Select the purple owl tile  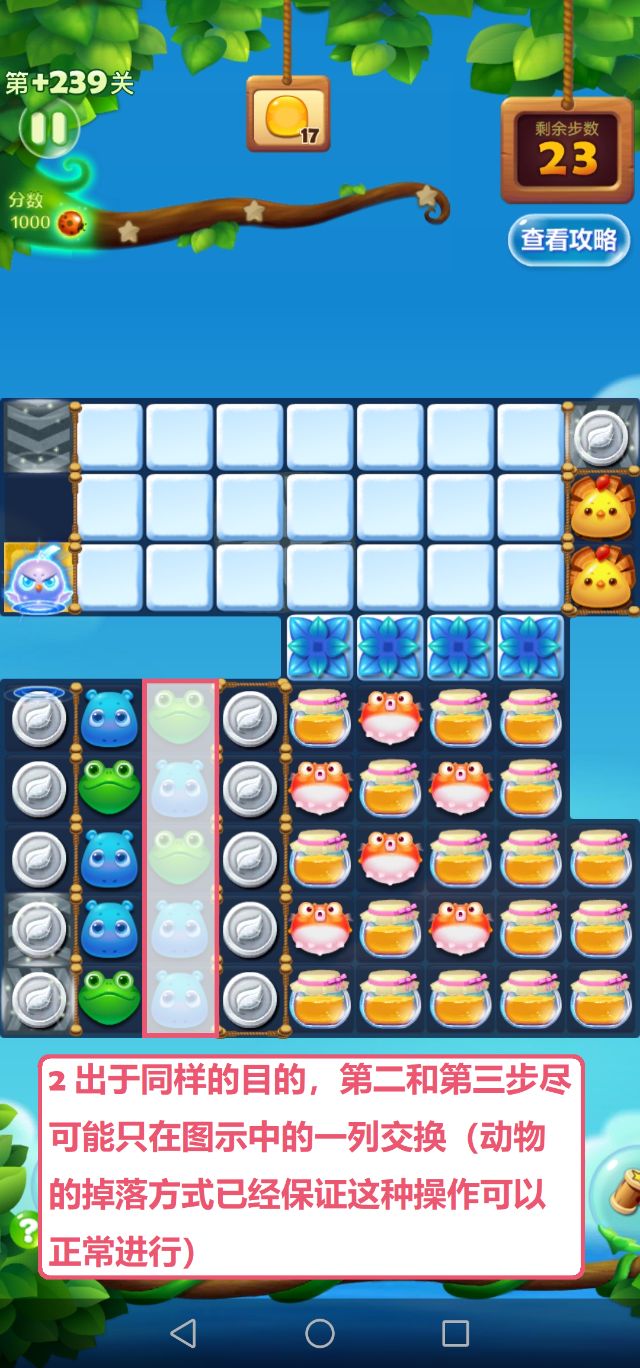38,579
